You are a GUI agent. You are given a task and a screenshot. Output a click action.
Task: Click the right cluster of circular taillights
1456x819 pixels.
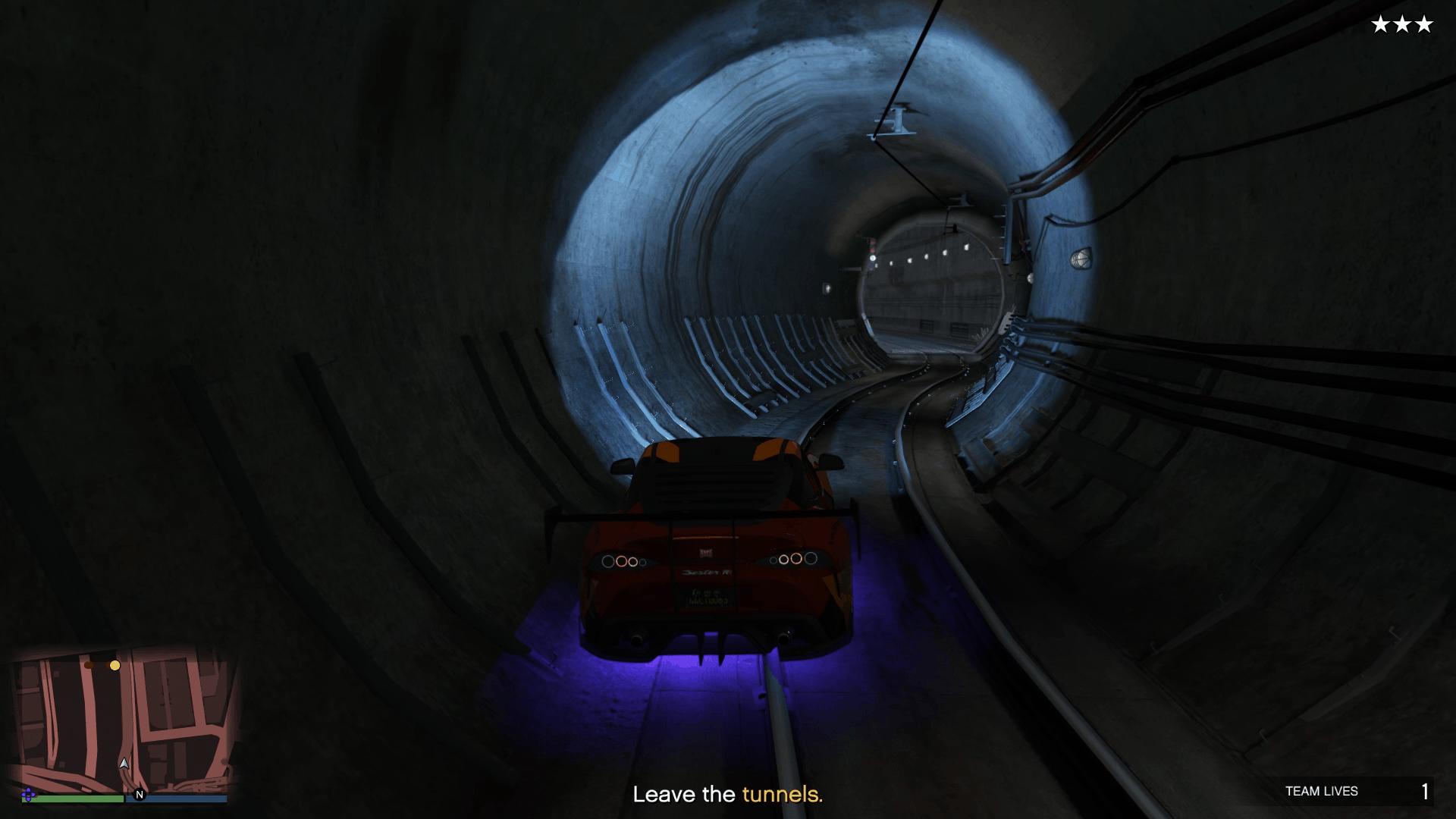click(795, 560)
